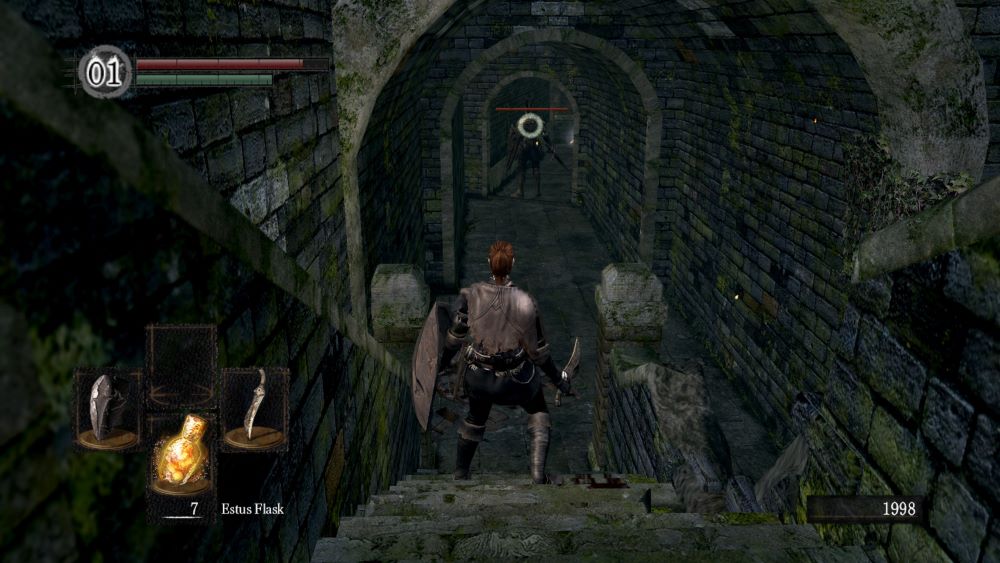Screen dimensions: 1000x563
Task: Click the empty spell slot above the flask
Action: click(x=181, y=366)
